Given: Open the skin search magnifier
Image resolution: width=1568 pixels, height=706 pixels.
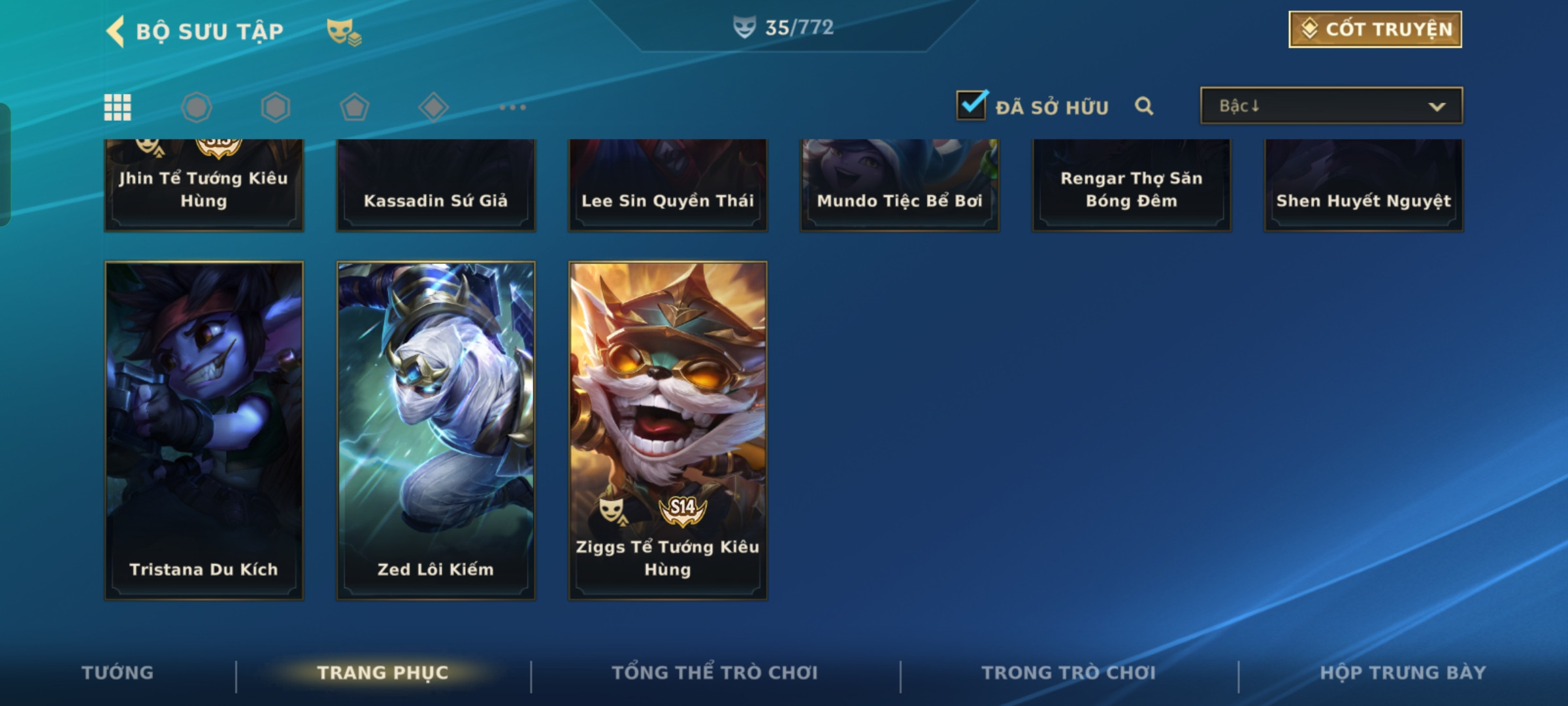Looking at the screenshot, I should click(1143, 106).
